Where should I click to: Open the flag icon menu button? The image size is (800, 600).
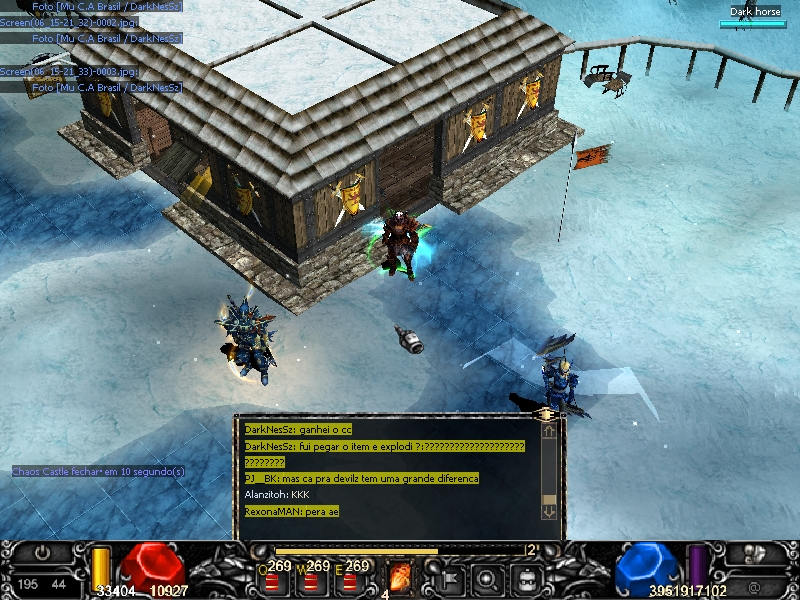point(447,578)
